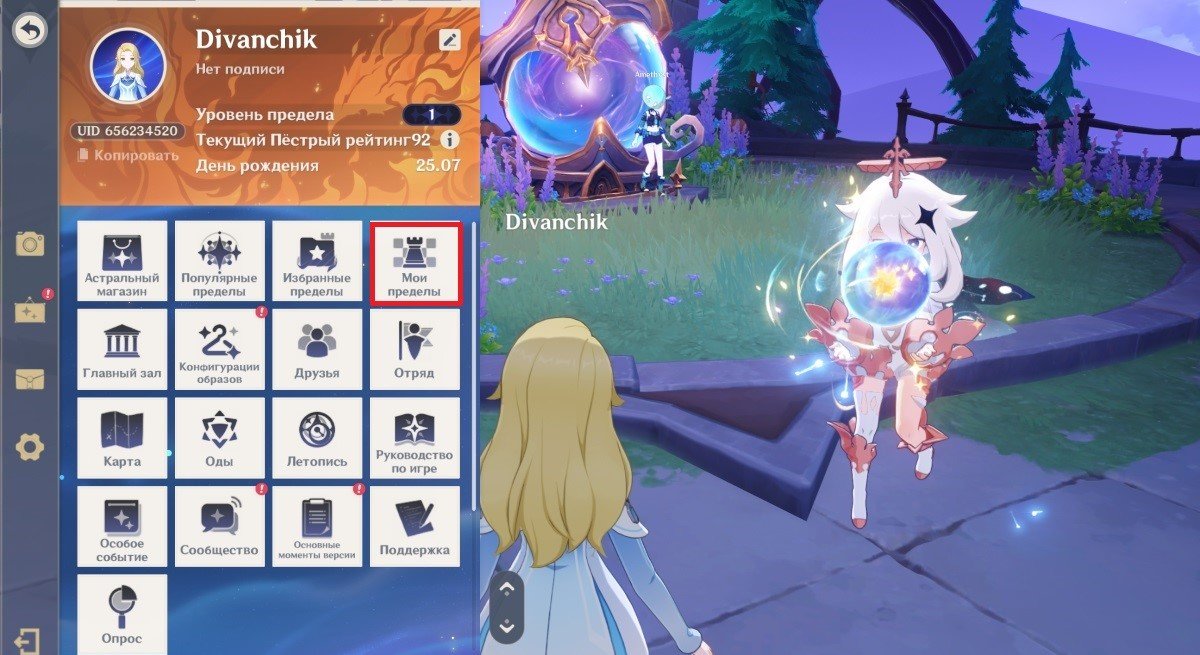Open settings with the gear icon

(30, 447)
